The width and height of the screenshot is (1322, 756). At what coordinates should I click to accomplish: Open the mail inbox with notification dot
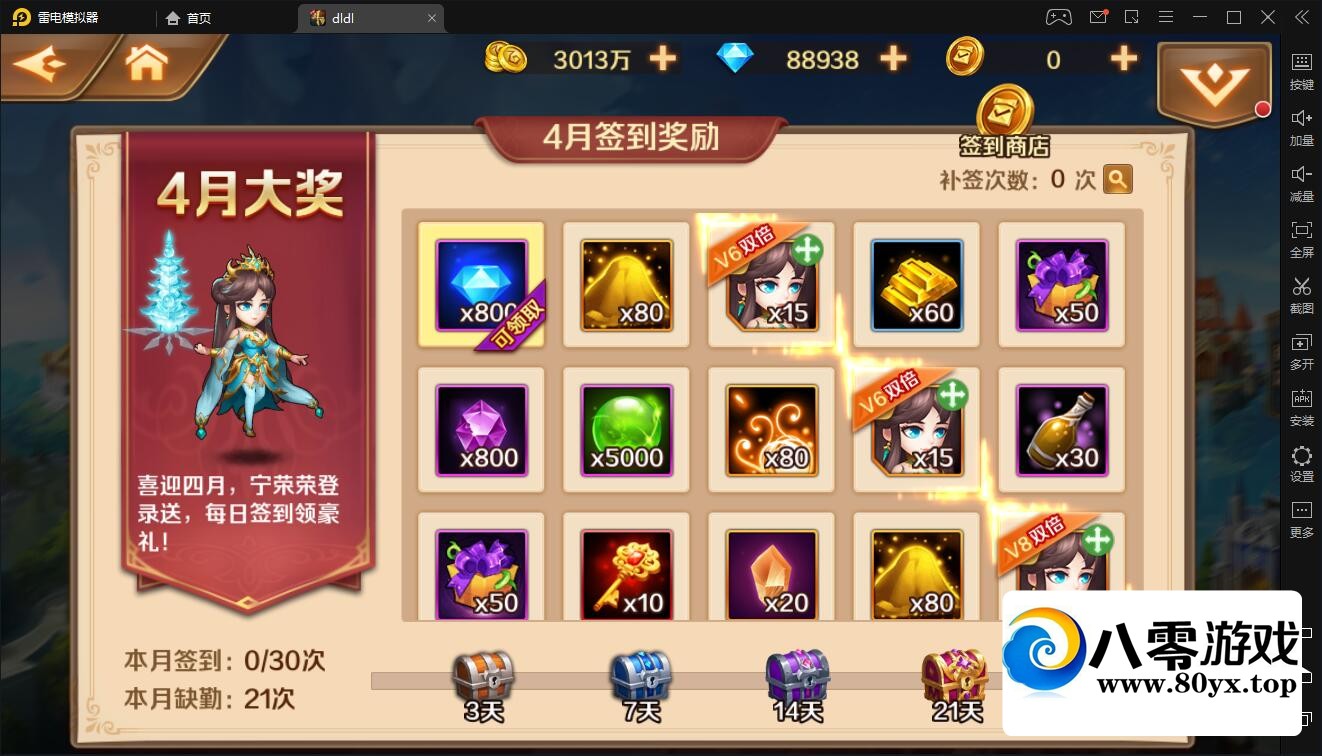[x=1097, y=17]
